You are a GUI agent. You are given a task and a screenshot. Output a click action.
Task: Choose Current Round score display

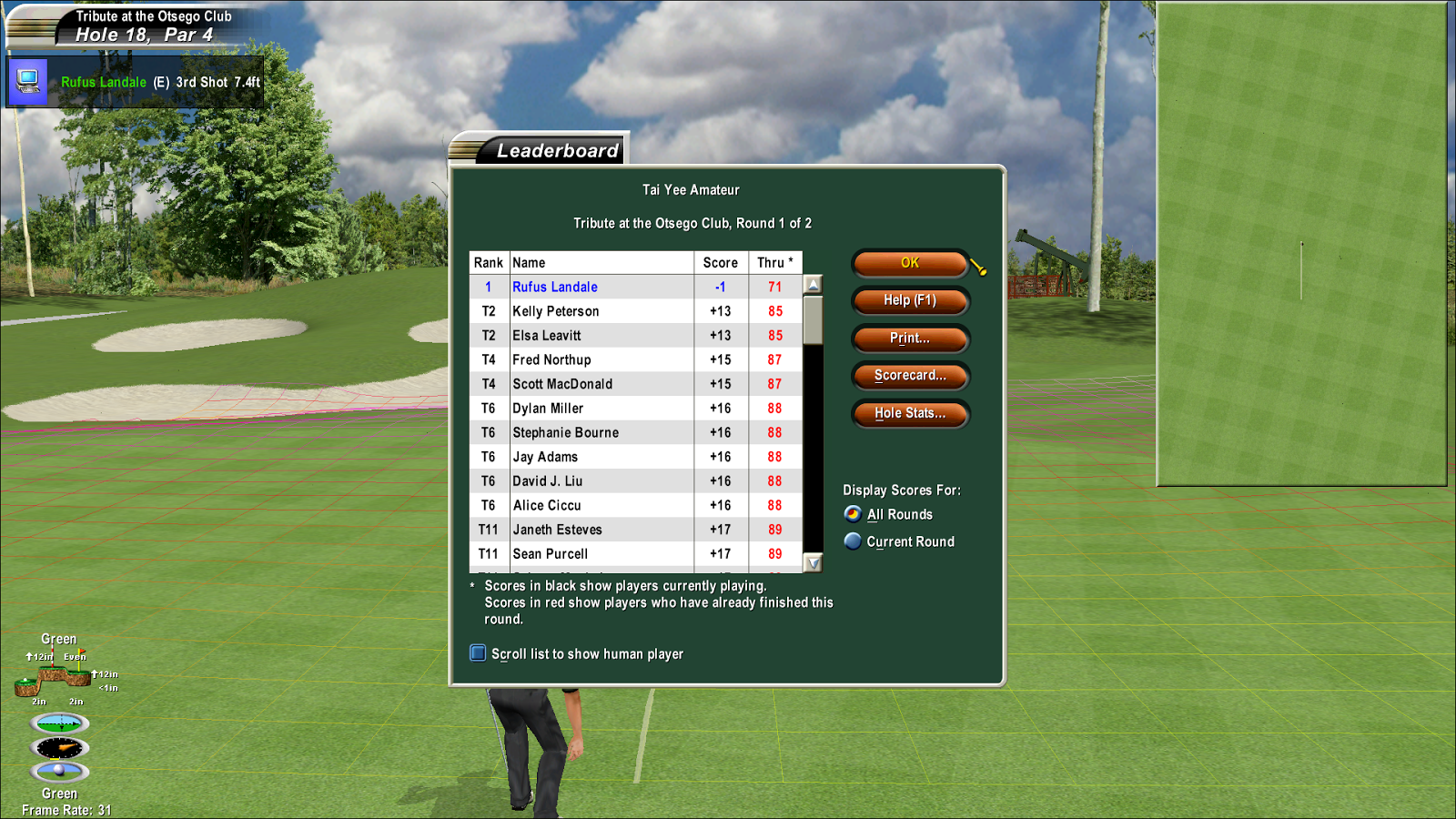pos(853,541)
